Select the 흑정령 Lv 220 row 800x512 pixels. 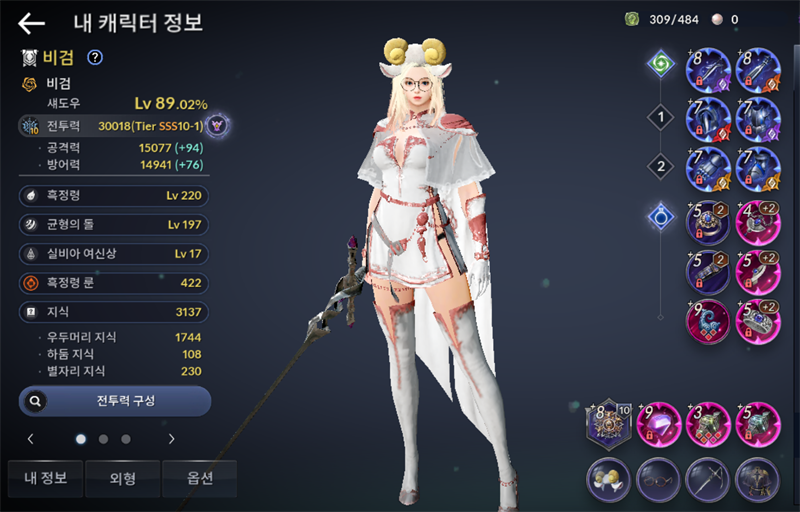pos(115,196)
